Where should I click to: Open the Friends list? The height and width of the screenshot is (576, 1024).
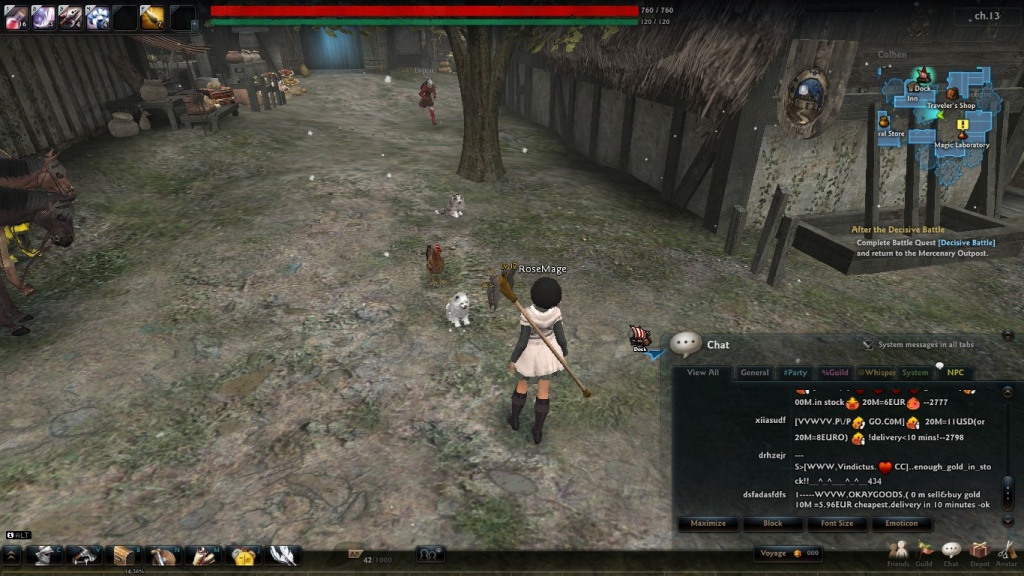pyautogui.click(x=898, y=551)
